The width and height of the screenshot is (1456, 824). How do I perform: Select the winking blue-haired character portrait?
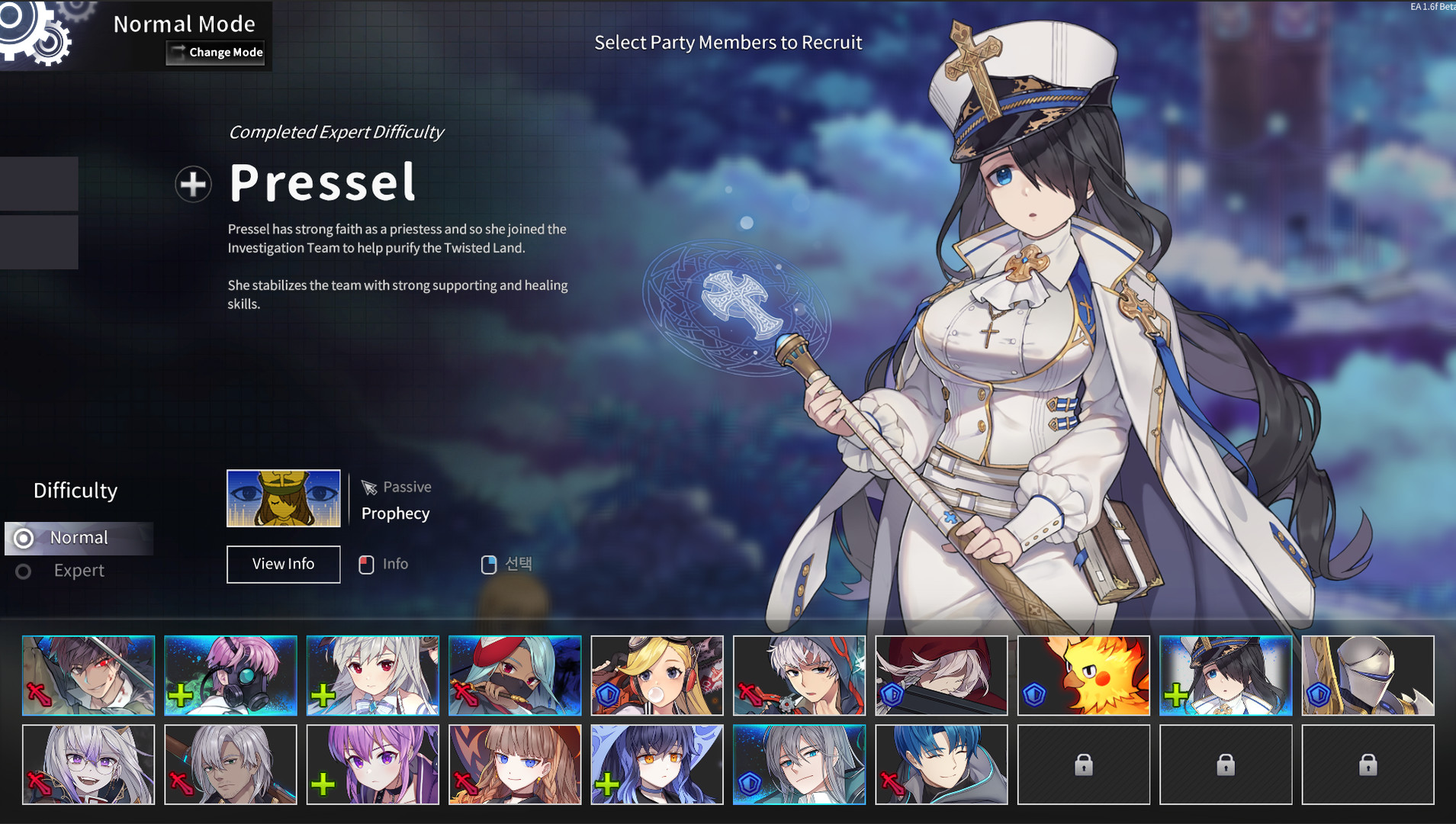[941, 764]
